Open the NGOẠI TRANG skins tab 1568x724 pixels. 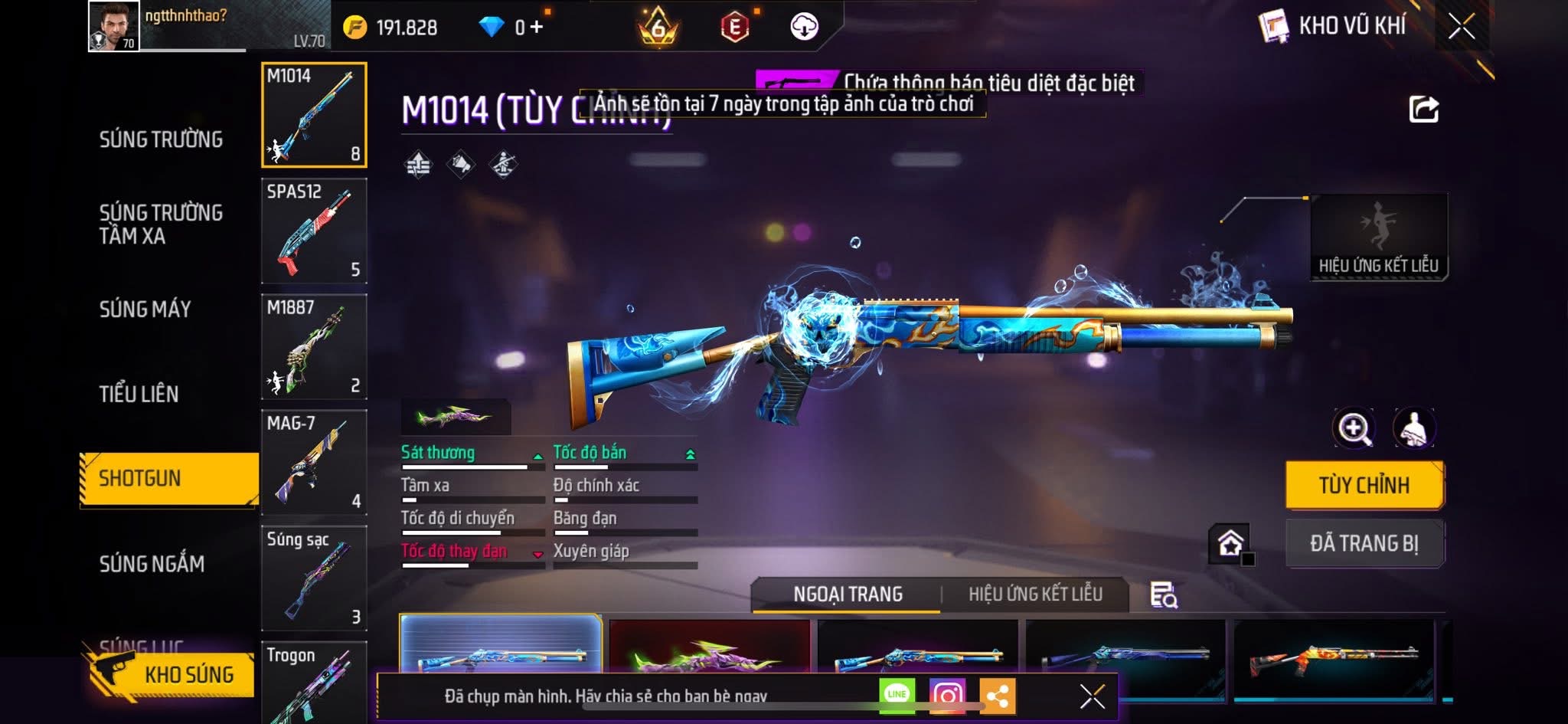pyautogui.click(x=848, y=595)
